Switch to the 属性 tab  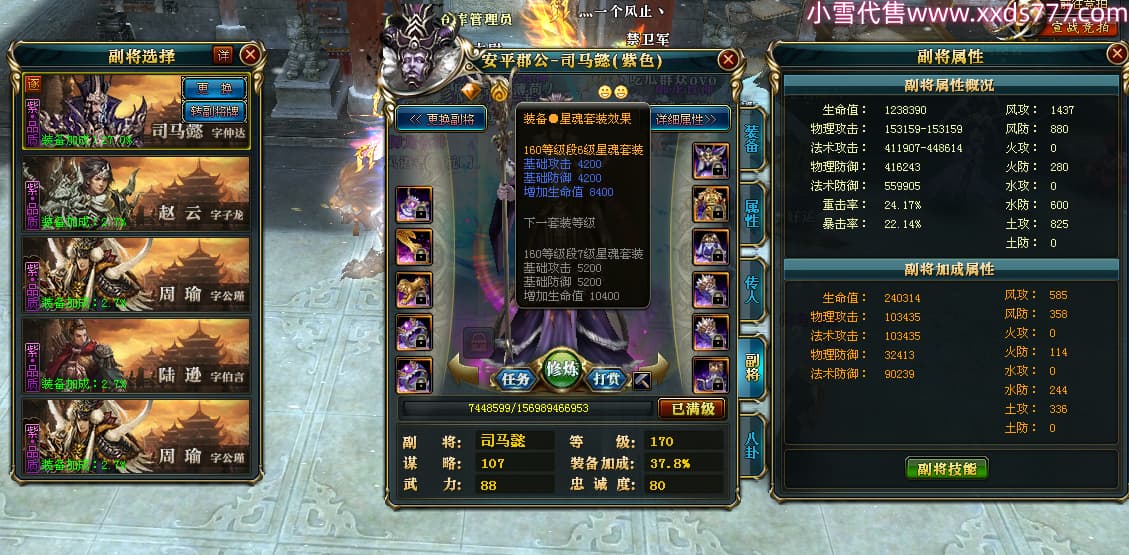(752, 213)
